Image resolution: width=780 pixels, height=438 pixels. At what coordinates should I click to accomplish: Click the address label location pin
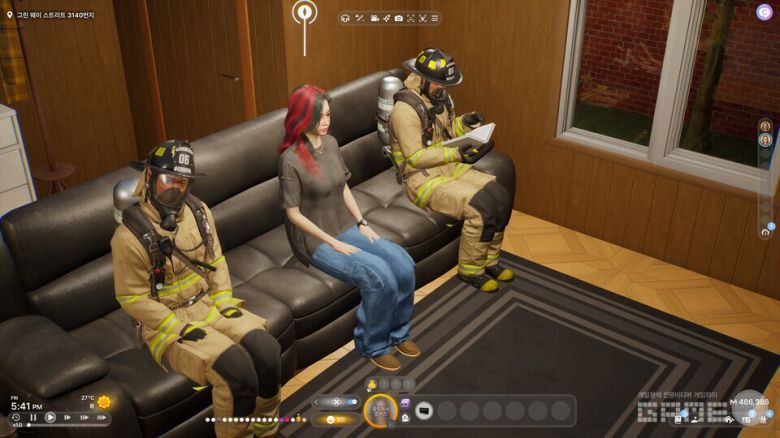click(9, 16)
